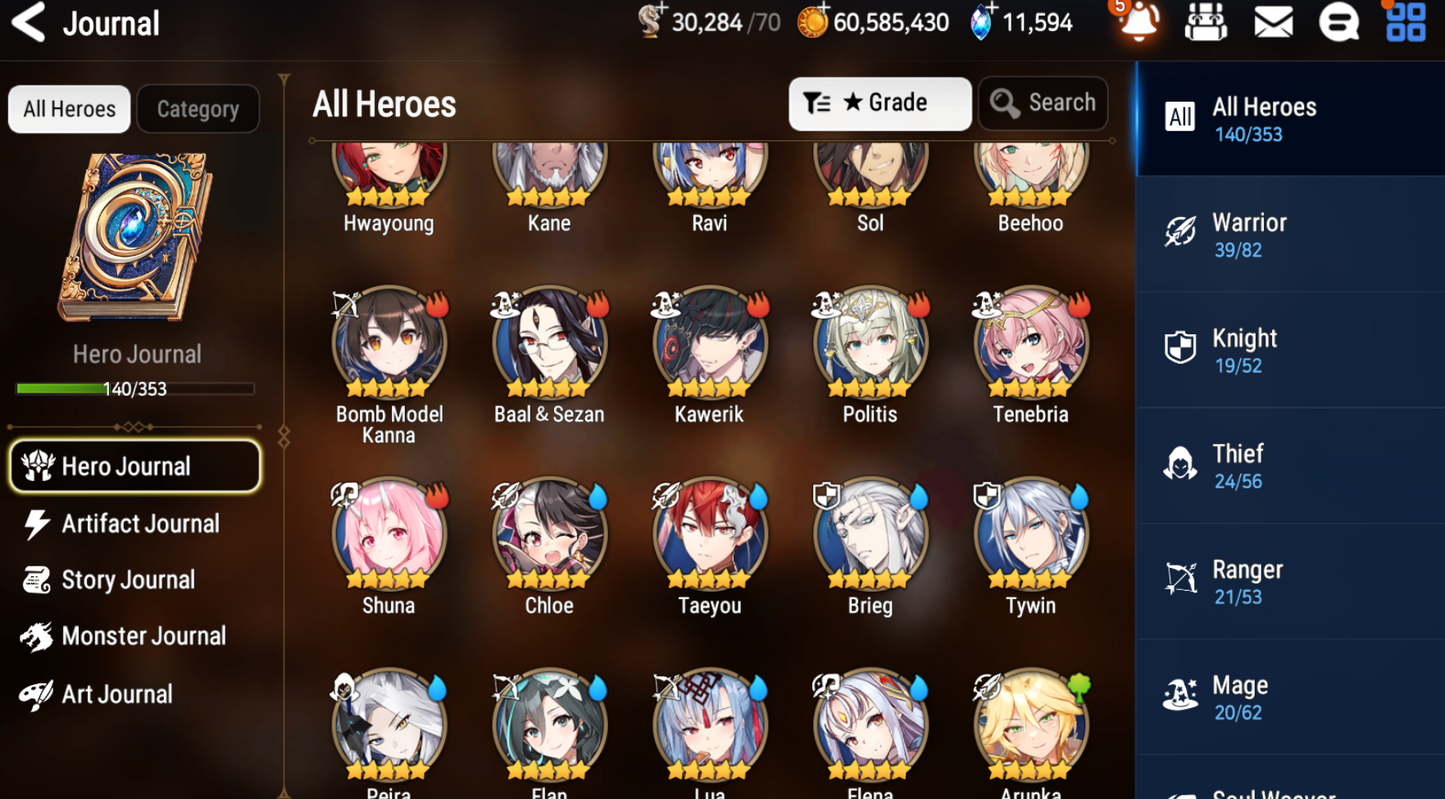1445x799 pixels.
Task: Show only Thief heroes
Action: tap(1289, 466)
